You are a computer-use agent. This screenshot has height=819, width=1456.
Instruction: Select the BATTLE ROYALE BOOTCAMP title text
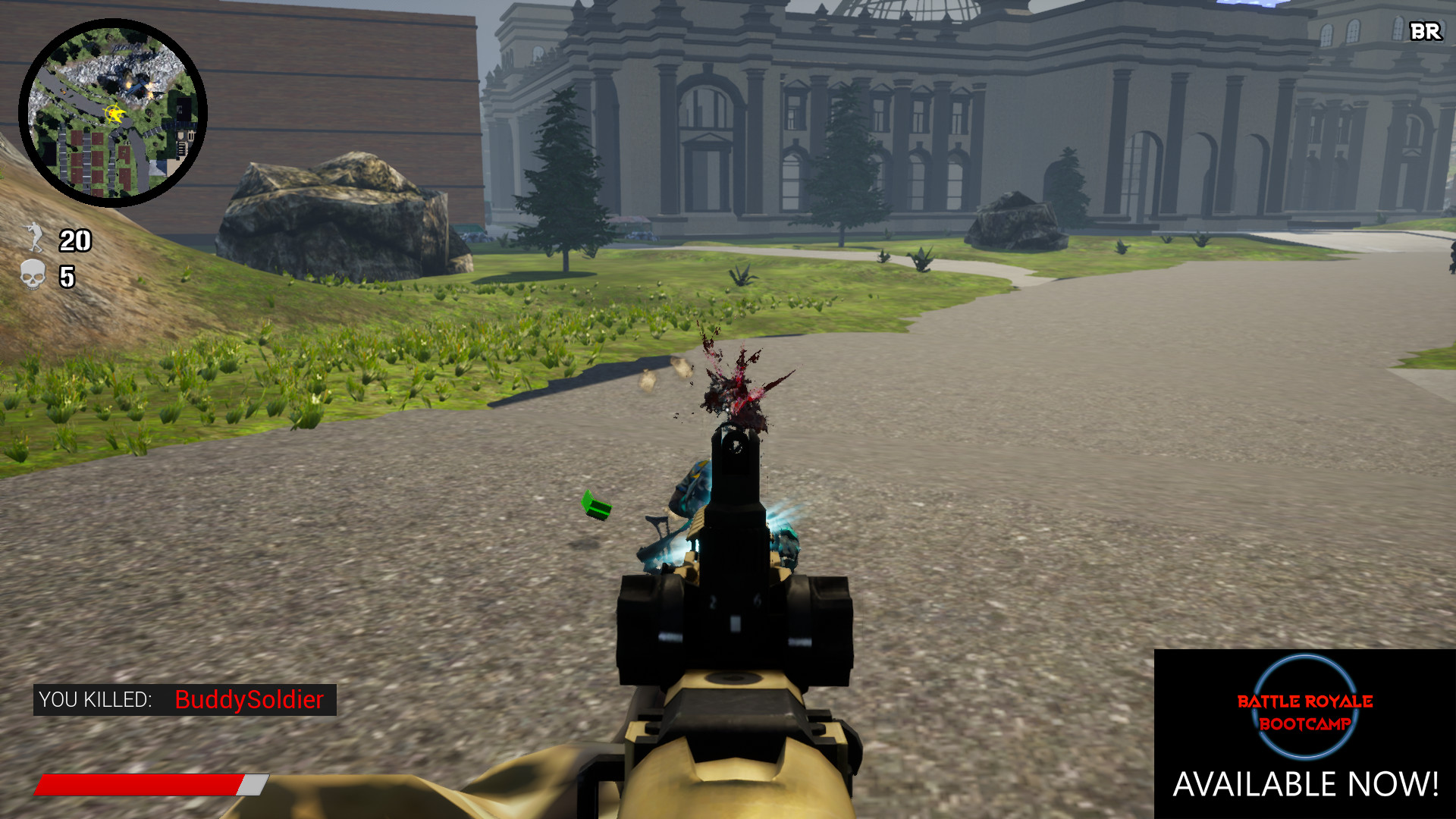[1306, 714]
